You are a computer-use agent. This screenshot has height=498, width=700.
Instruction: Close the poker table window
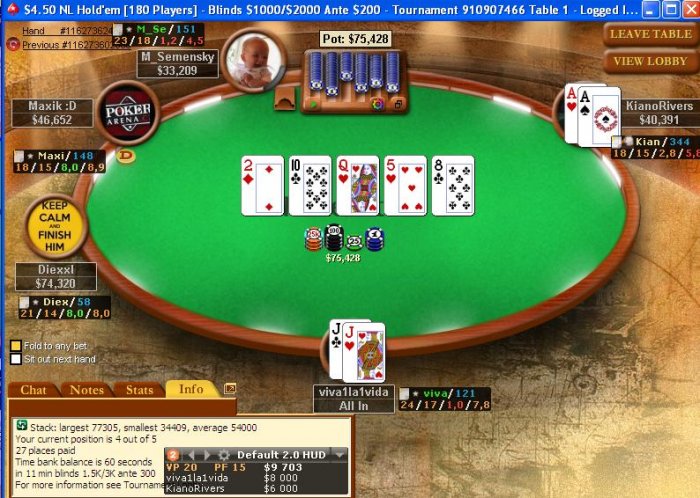[x=687, y=9]
